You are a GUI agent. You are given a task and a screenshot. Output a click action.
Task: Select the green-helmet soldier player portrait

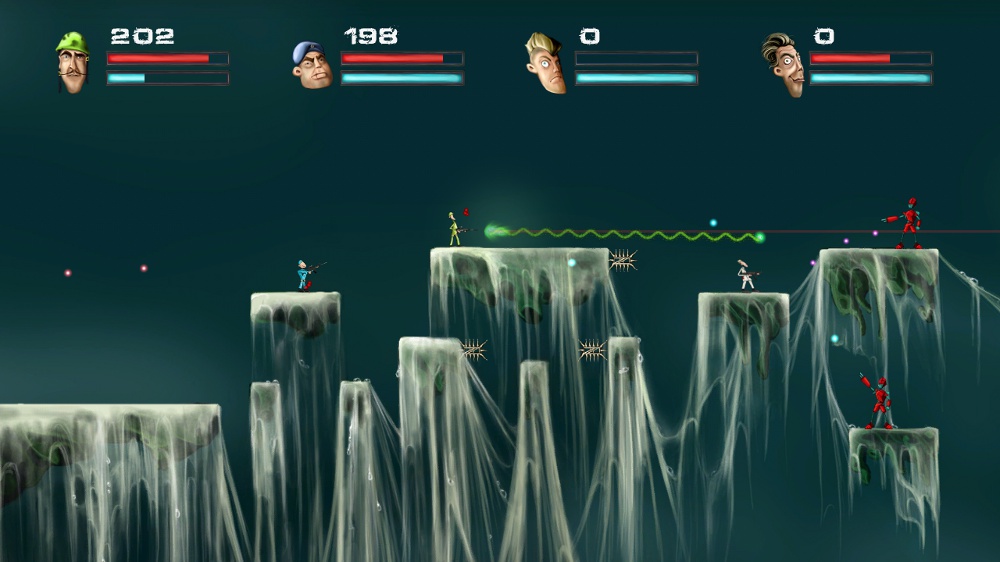tap(72, 62)
